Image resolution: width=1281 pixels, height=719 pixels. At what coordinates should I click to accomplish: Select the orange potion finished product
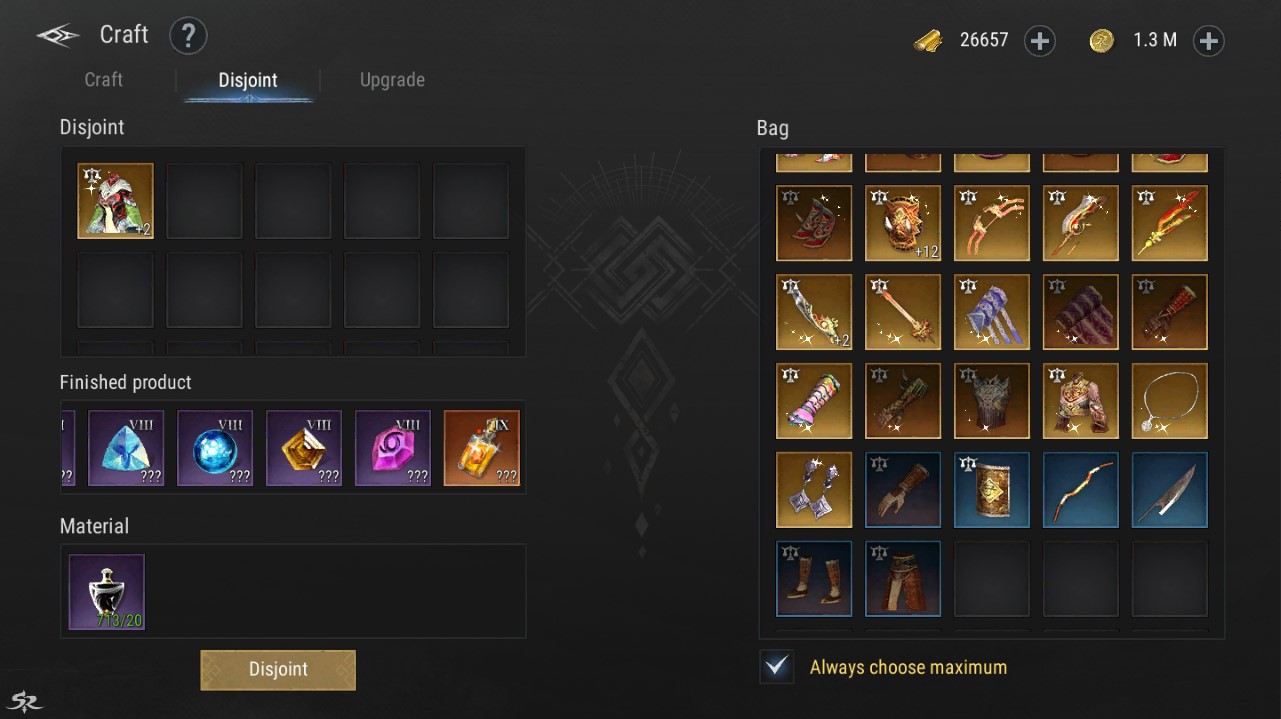click(x=482, y=448)
